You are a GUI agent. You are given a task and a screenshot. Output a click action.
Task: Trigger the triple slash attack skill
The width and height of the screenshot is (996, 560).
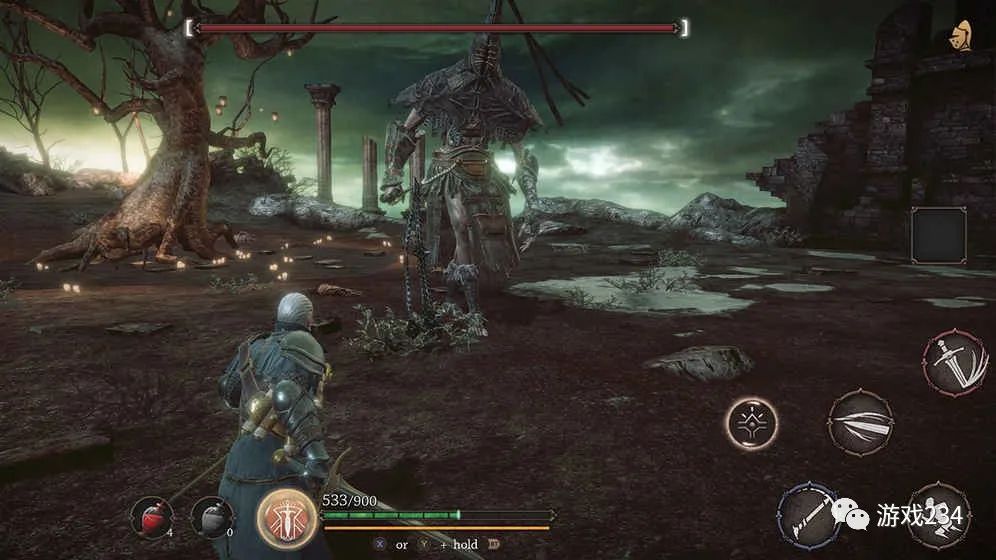[860, 422]
